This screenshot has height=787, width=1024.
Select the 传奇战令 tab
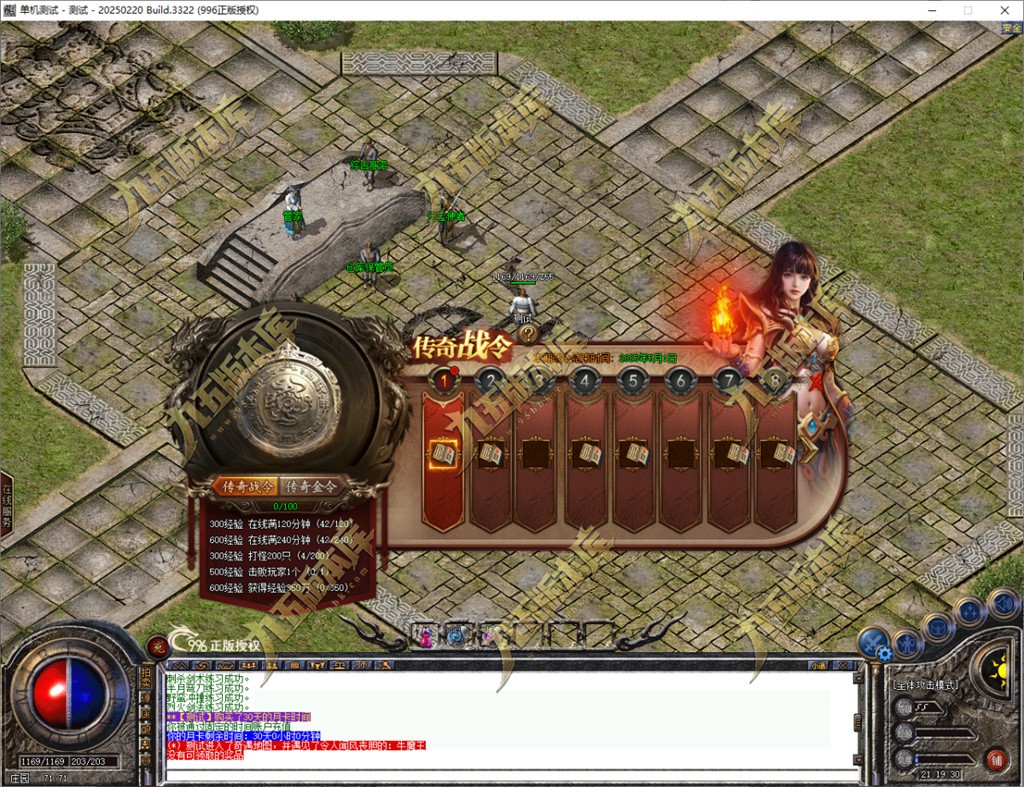click(x=248, y=486)
